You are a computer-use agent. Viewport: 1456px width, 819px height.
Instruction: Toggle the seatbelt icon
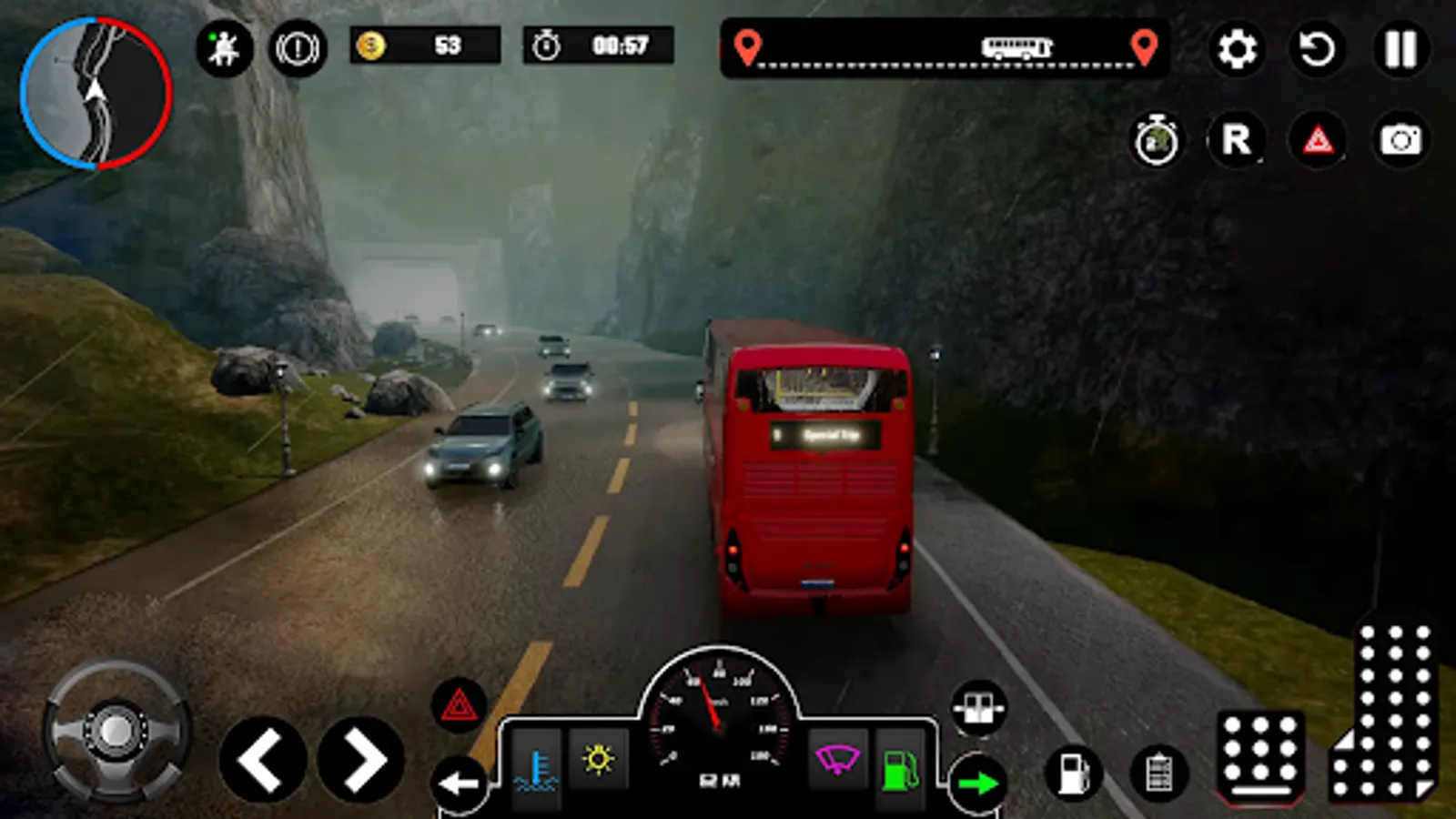224,47
